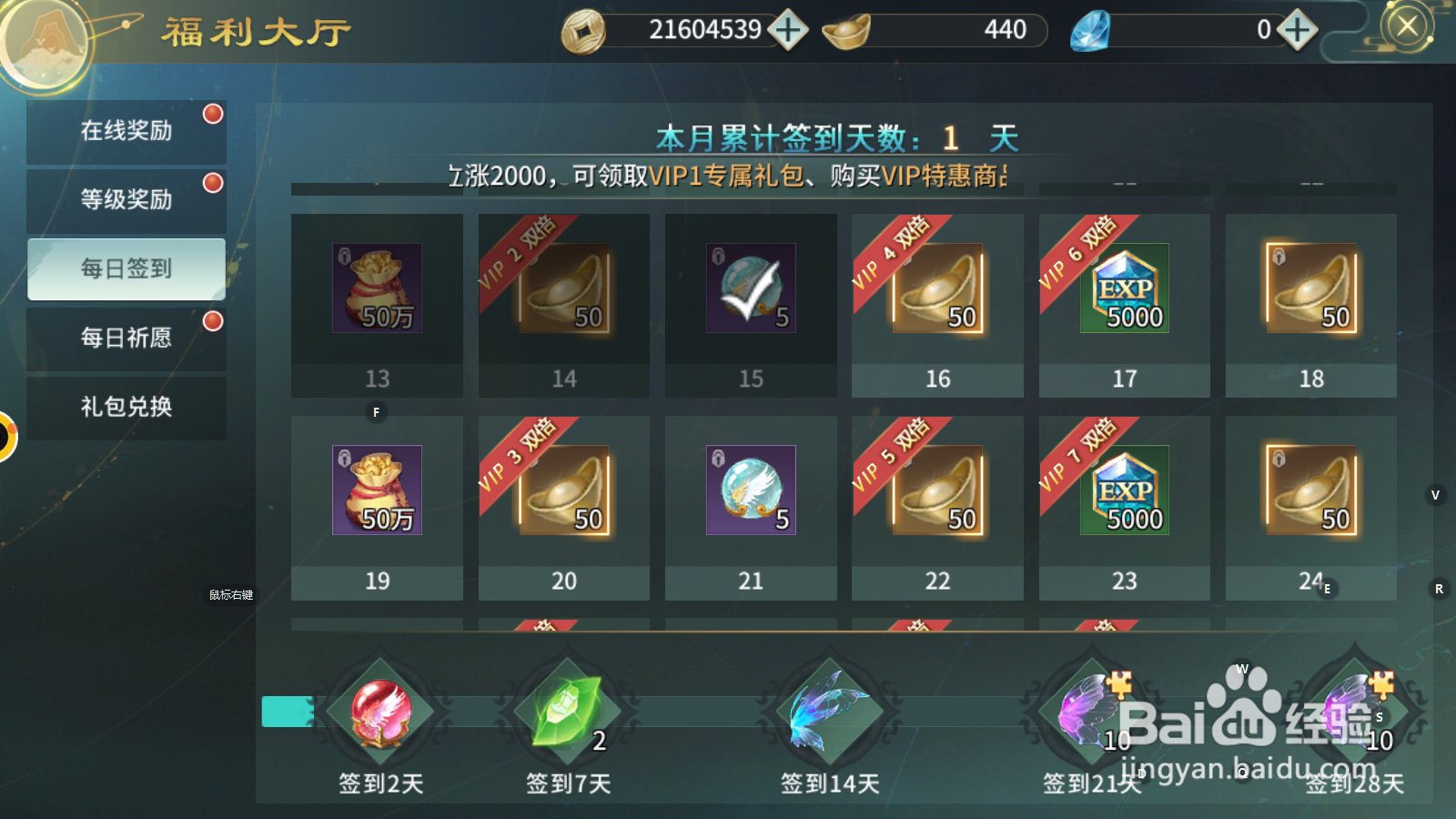
Task: Switch to the 在线奖励 tab
Action: (x=126, y=130)
